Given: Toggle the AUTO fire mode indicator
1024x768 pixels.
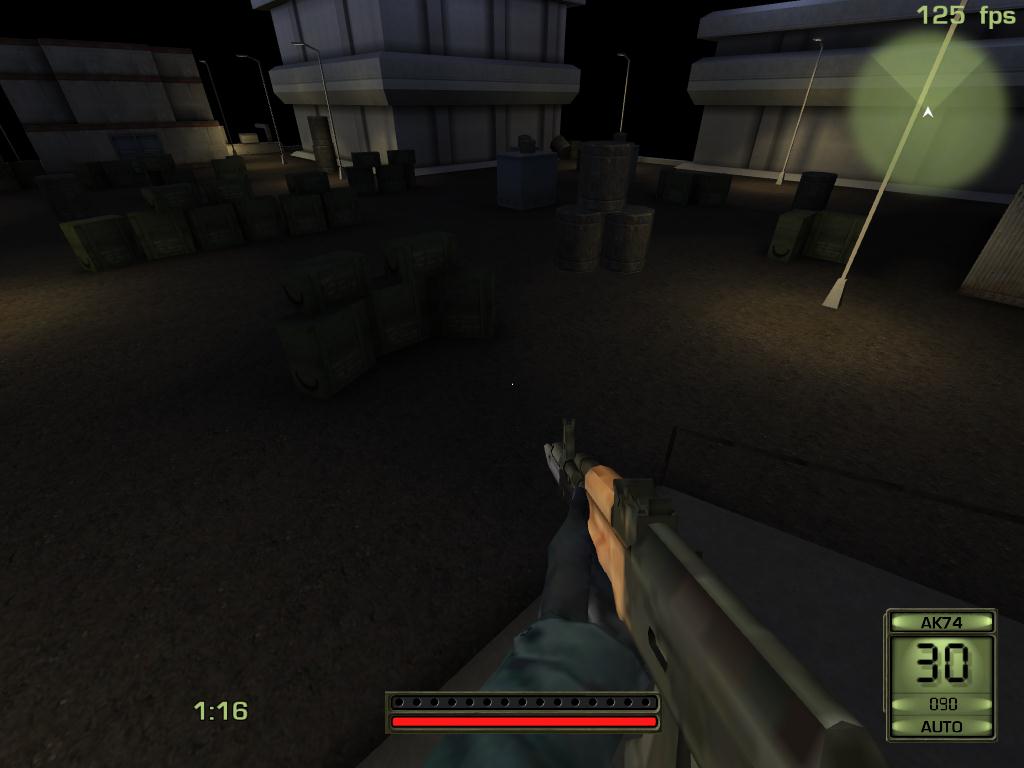Looking at the screenshot, I should [x=941, y=726].
